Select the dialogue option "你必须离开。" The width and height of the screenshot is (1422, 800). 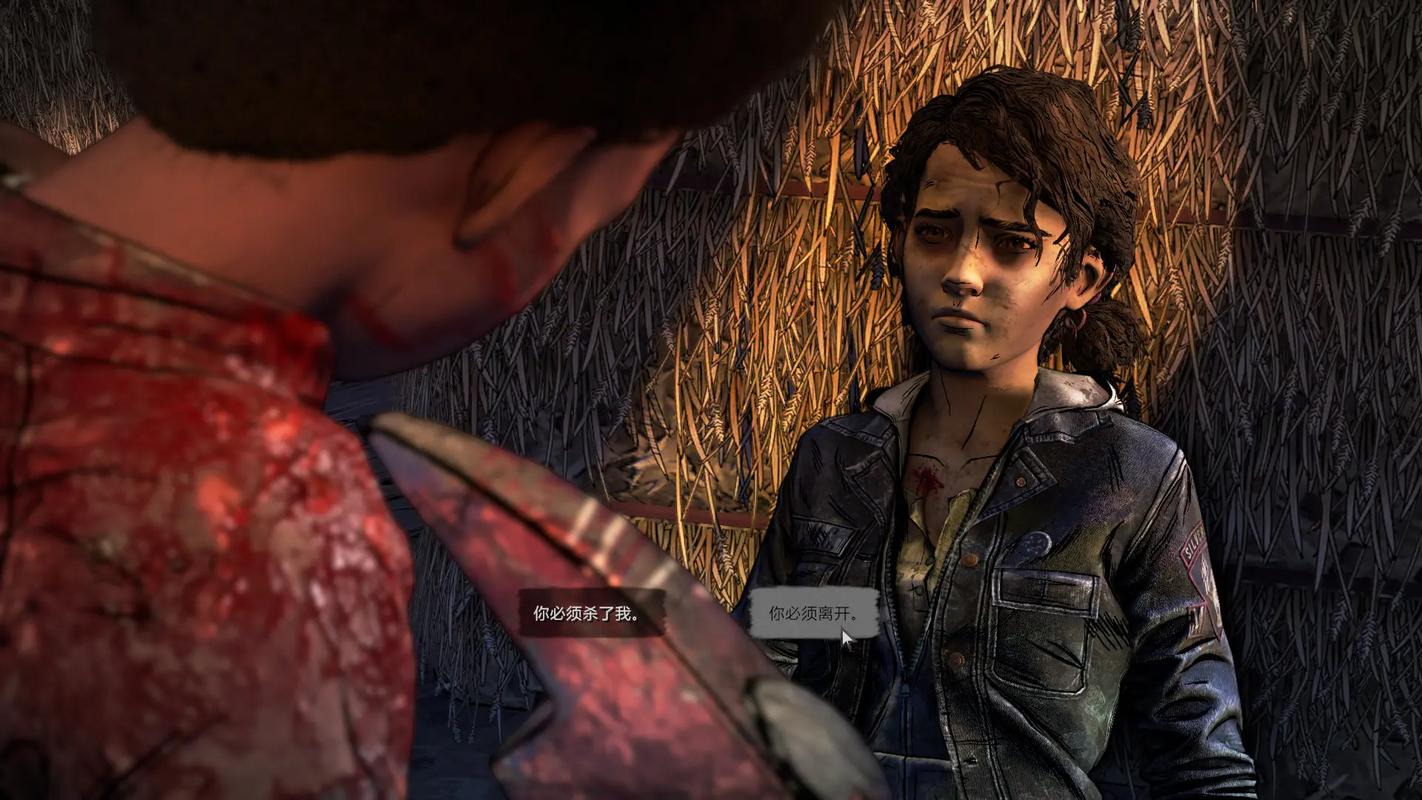[814, 613]
